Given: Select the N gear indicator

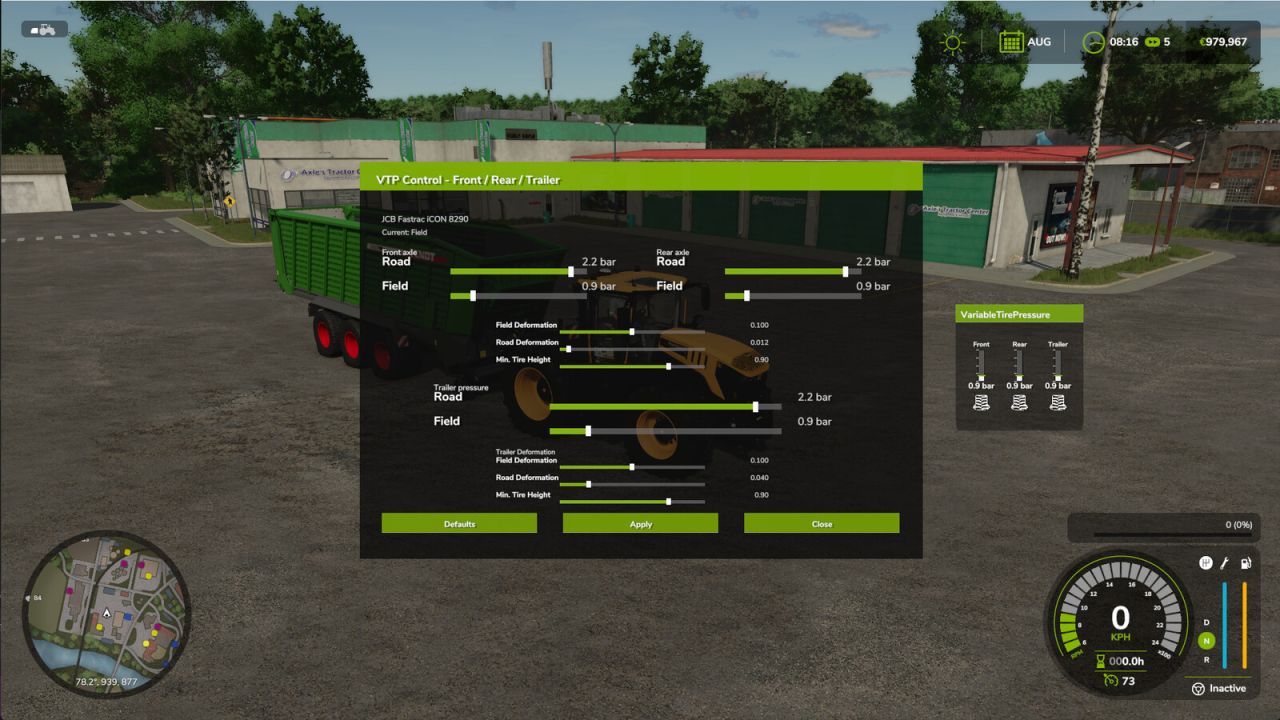Looking at the screenshot, I should [x=1206, y=640].
